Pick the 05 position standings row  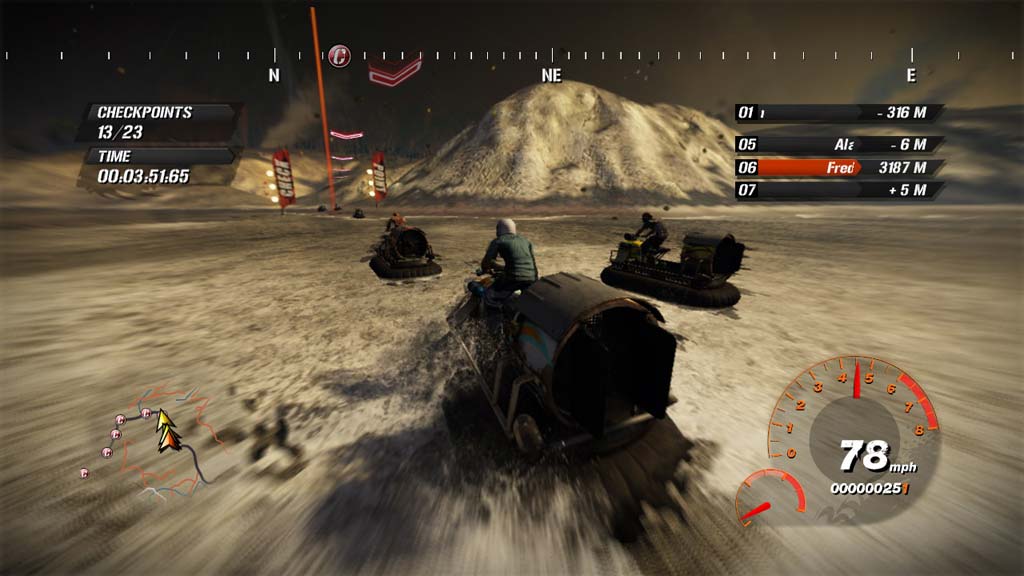tap(840, 145)
